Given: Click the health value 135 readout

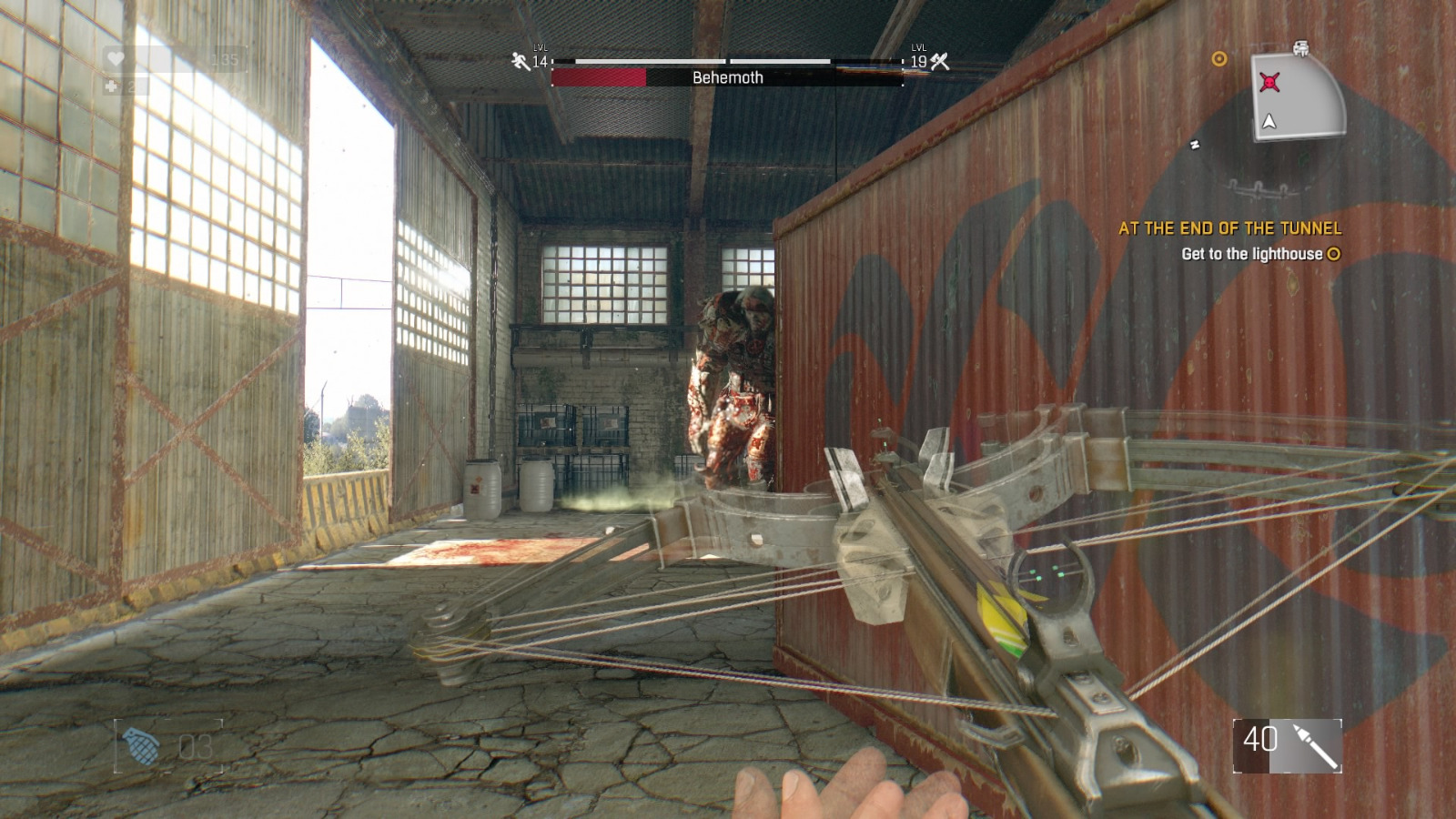Looking at the screenshot, I should [223, 57].
